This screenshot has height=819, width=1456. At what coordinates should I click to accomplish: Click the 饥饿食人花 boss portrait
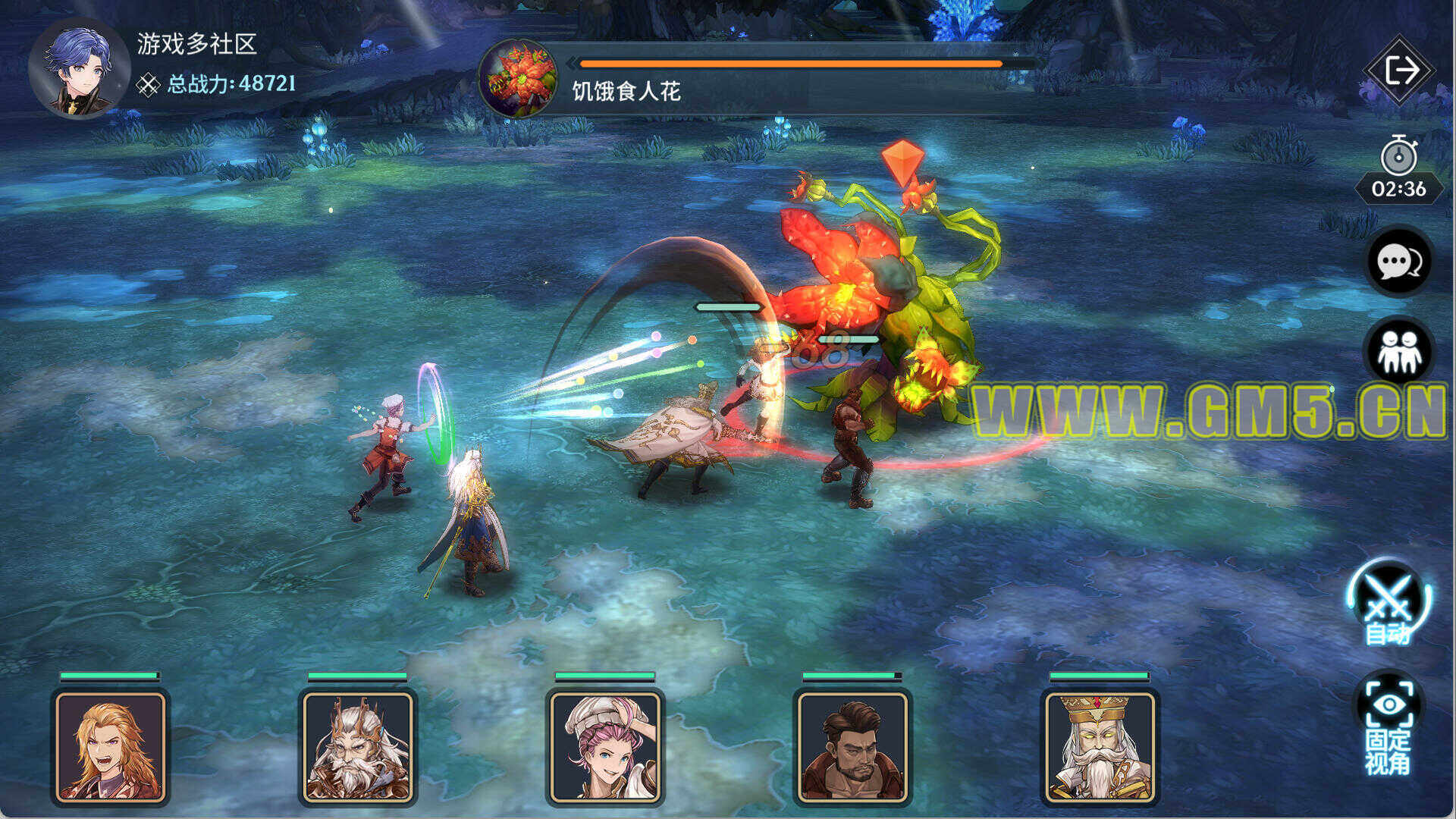519,79
